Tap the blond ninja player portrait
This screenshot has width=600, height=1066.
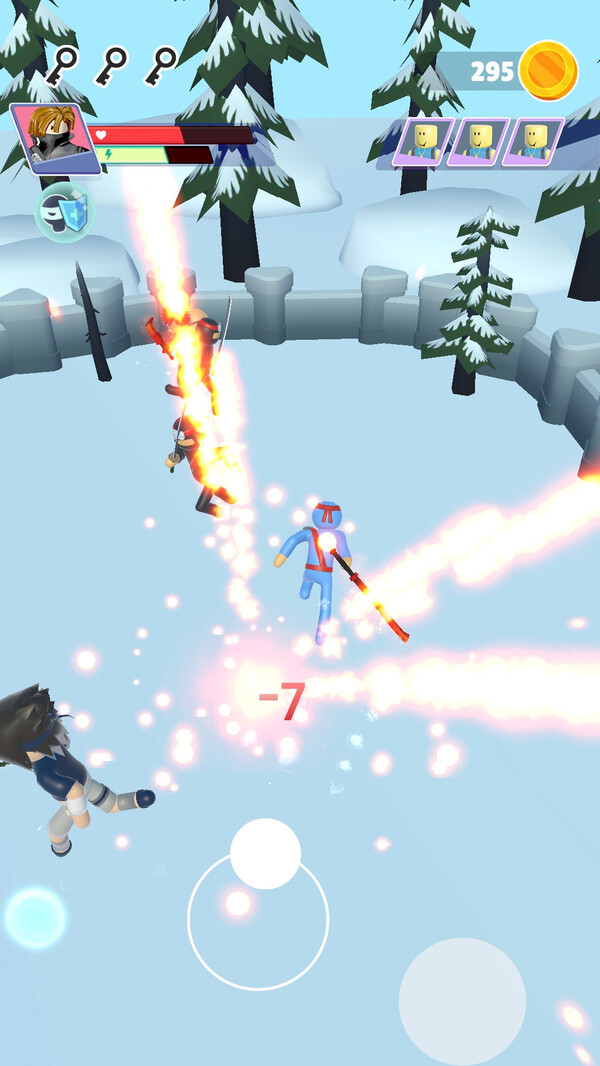[x=54, y=136]
